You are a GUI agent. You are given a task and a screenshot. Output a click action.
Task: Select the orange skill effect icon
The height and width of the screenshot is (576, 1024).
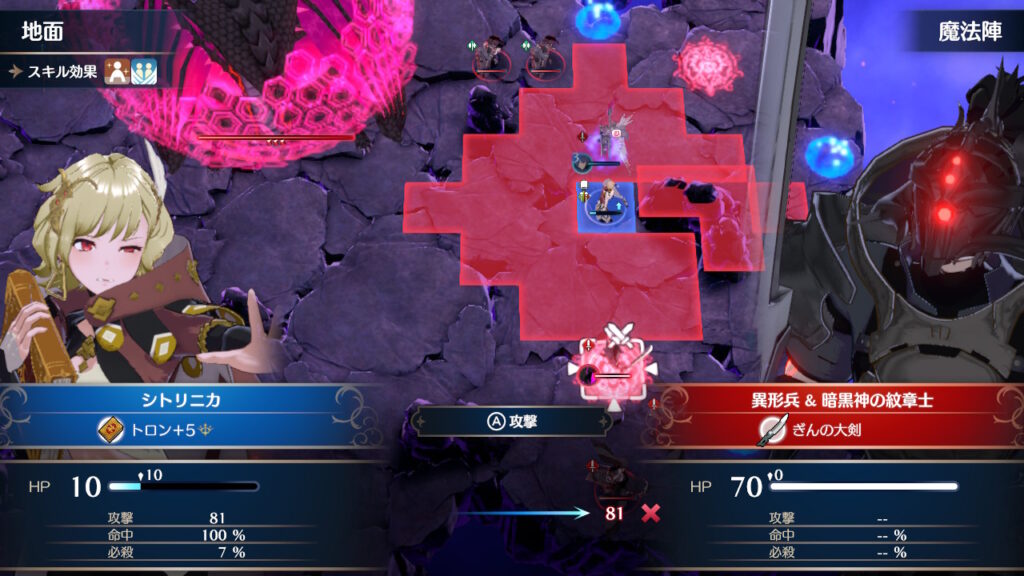117,72
